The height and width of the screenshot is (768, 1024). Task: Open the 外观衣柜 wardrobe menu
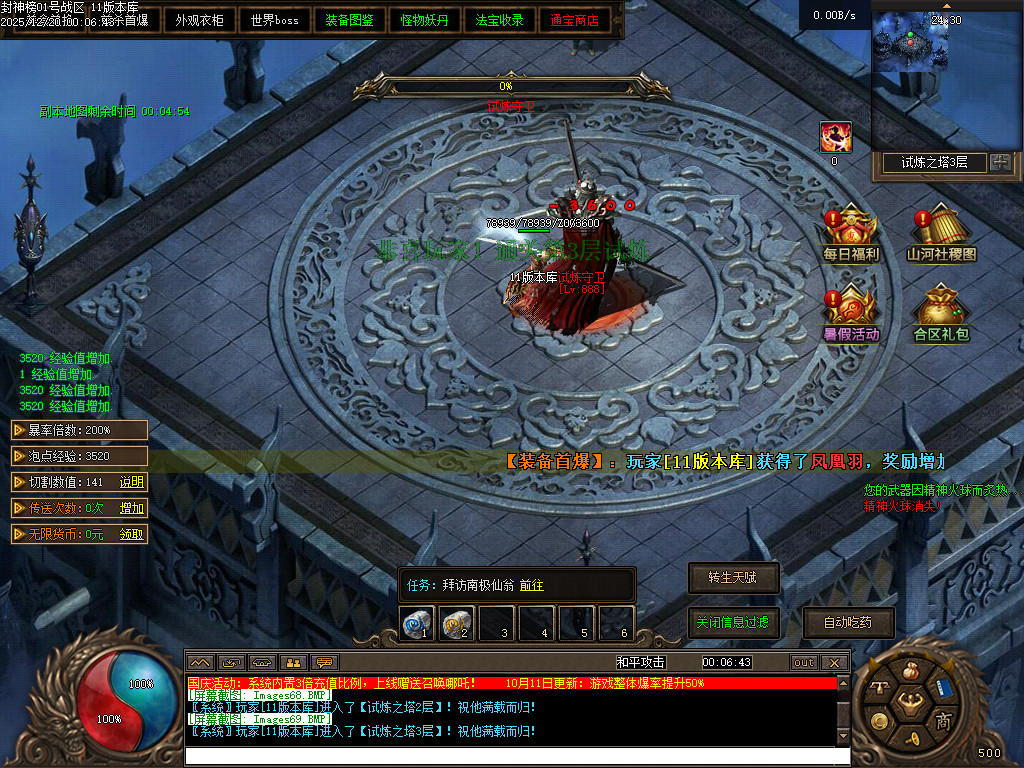[200, 20]
